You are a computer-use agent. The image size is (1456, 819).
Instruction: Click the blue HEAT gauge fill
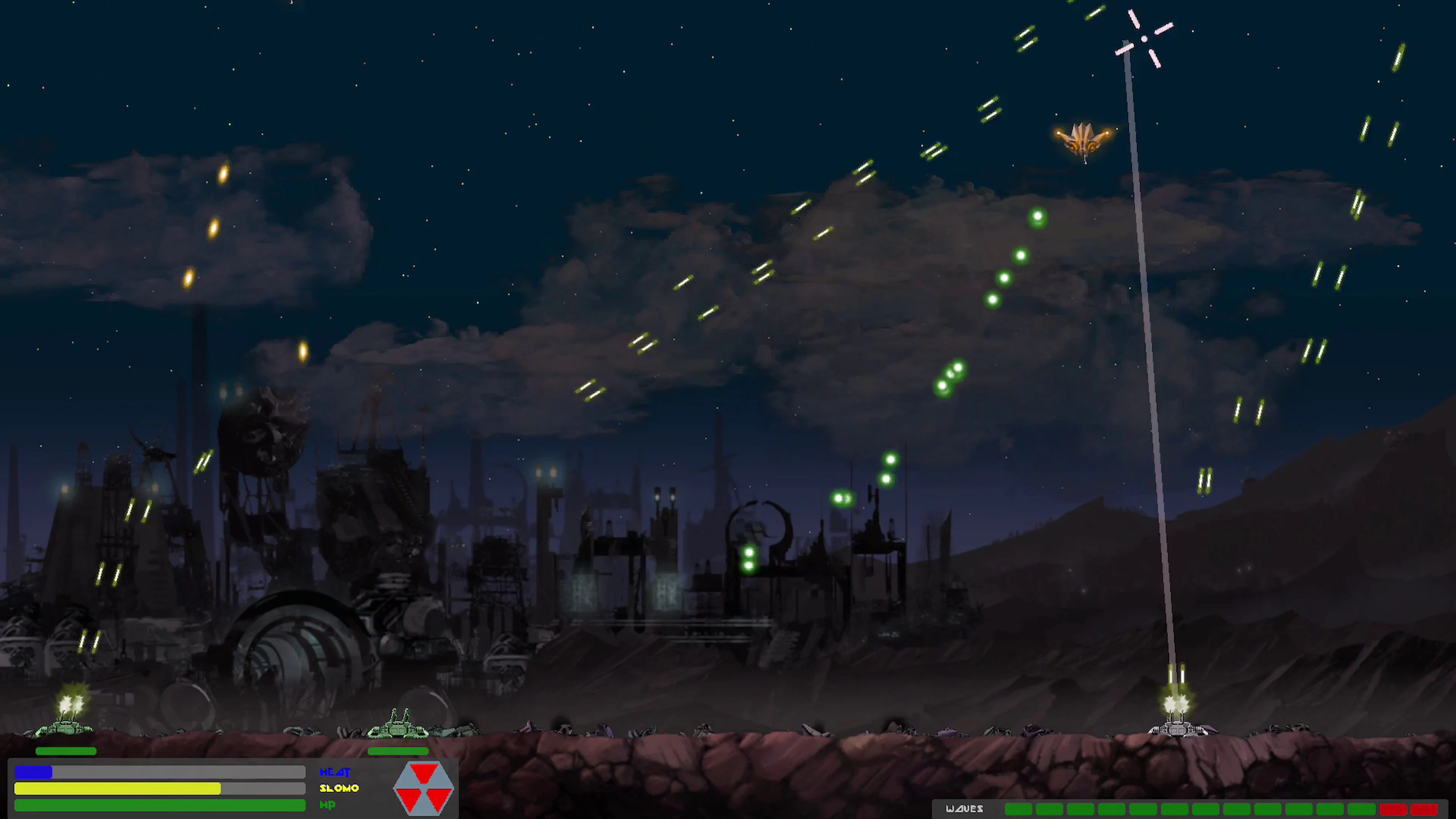(x=34, y=772)
